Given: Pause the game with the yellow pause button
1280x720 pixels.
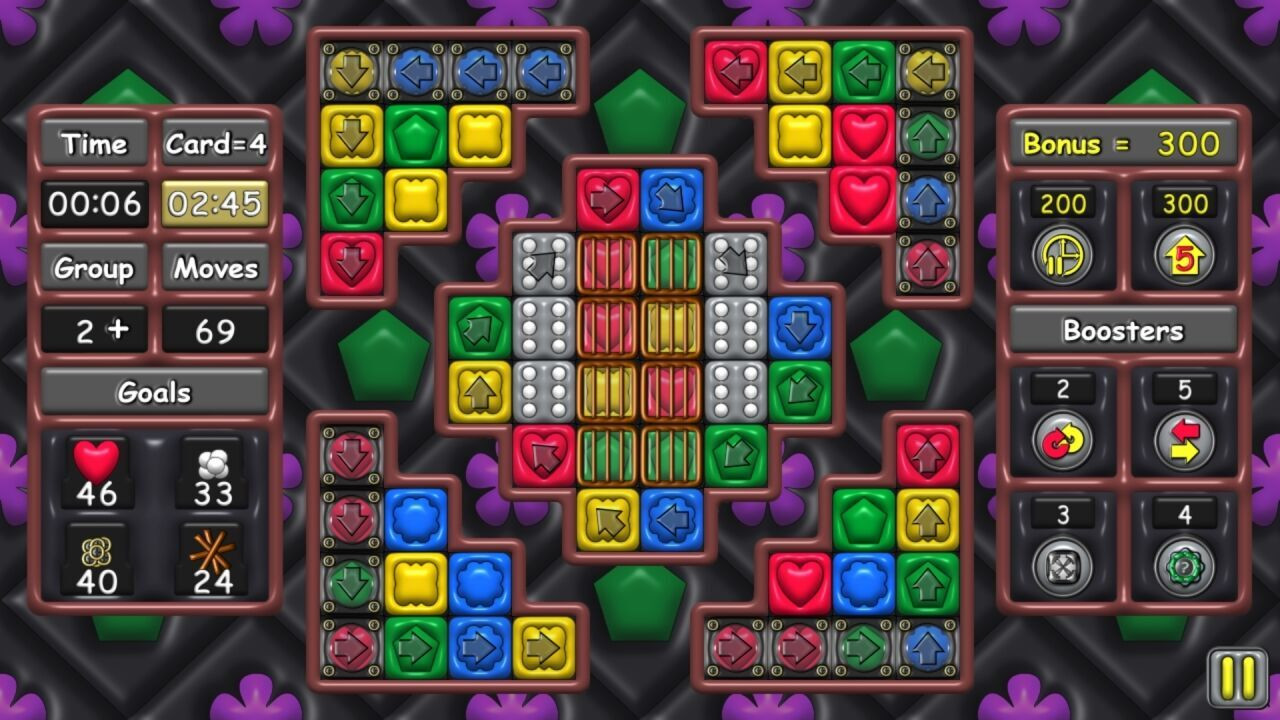Looking at the screenshot, I should 1237,679.
